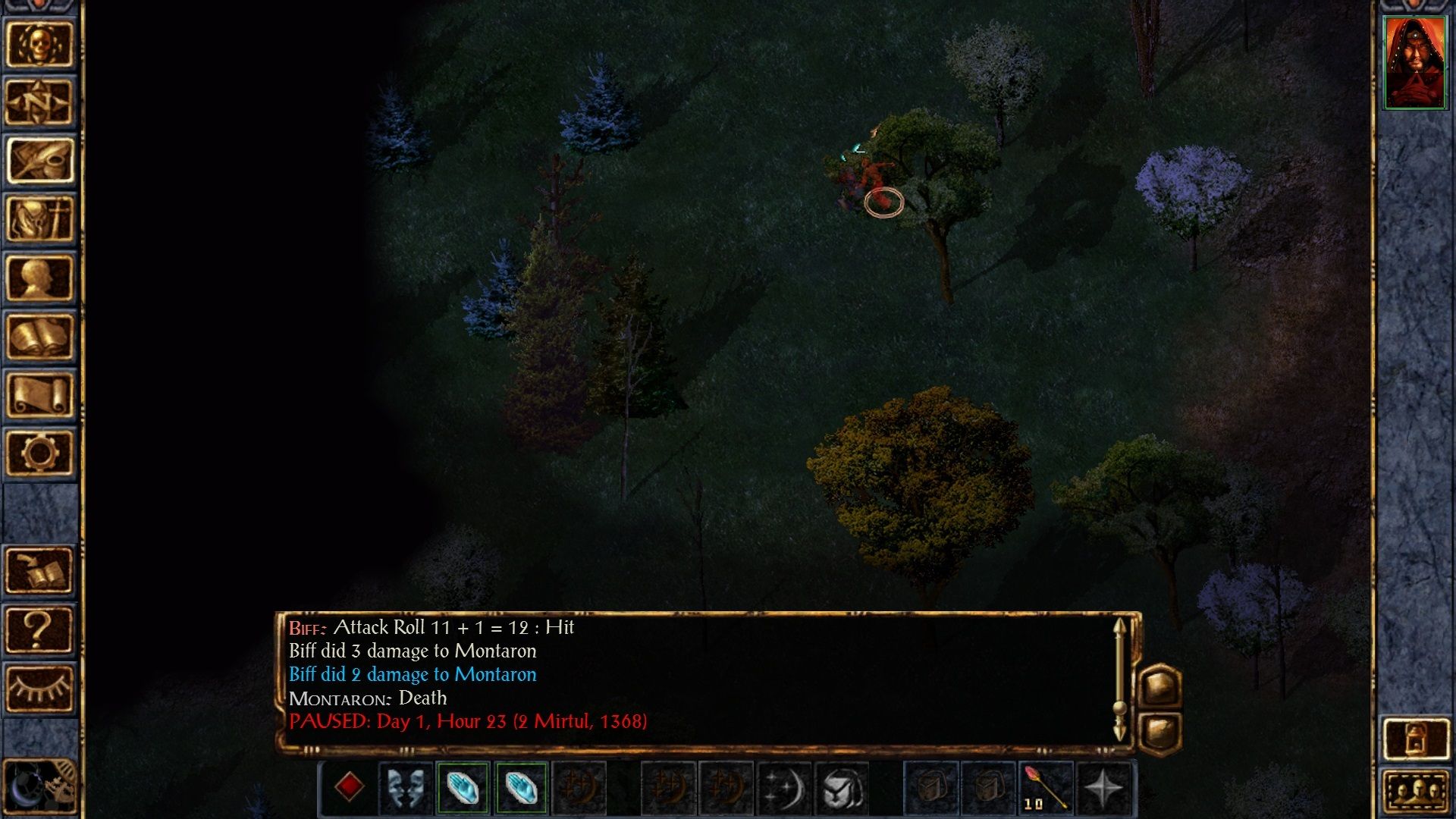Open the mage spellbook
This screenshot has height=819, width=1456.
[x=39, y=336]
